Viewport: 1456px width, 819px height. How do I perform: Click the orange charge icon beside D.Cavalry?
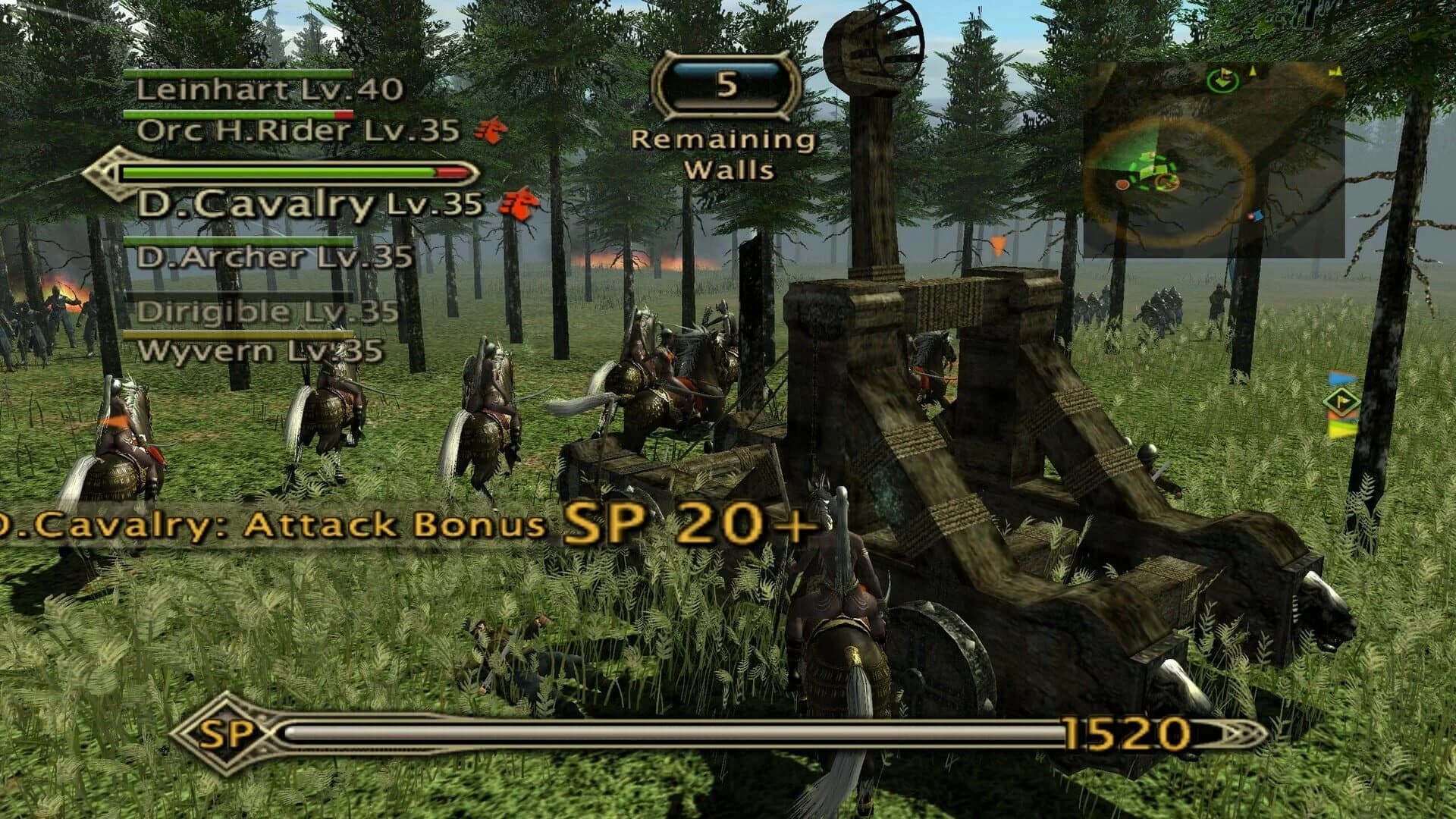tap(519, 205)
